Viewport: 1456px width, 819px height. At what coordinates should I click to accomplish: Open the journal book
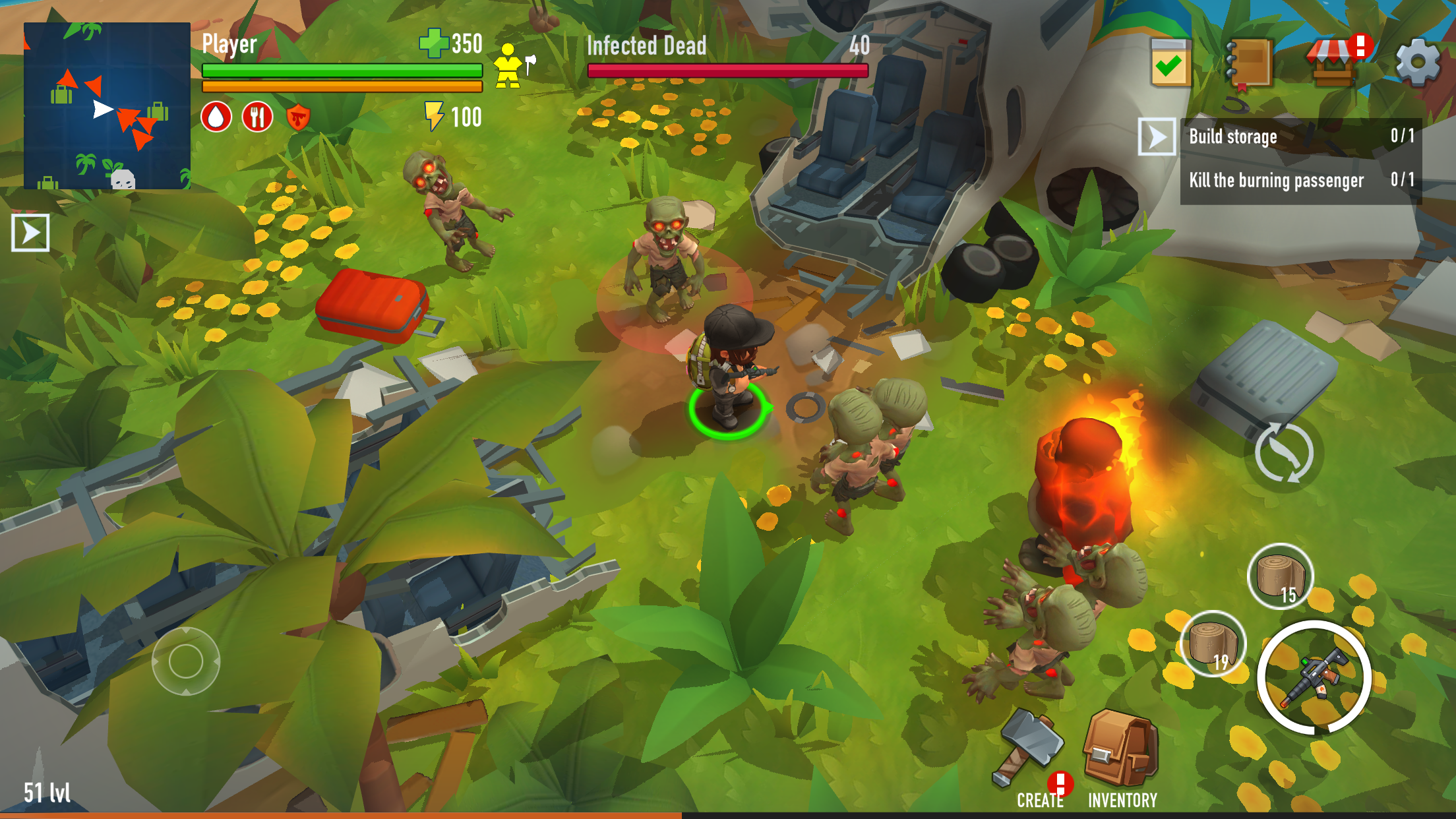[1250, 59]
